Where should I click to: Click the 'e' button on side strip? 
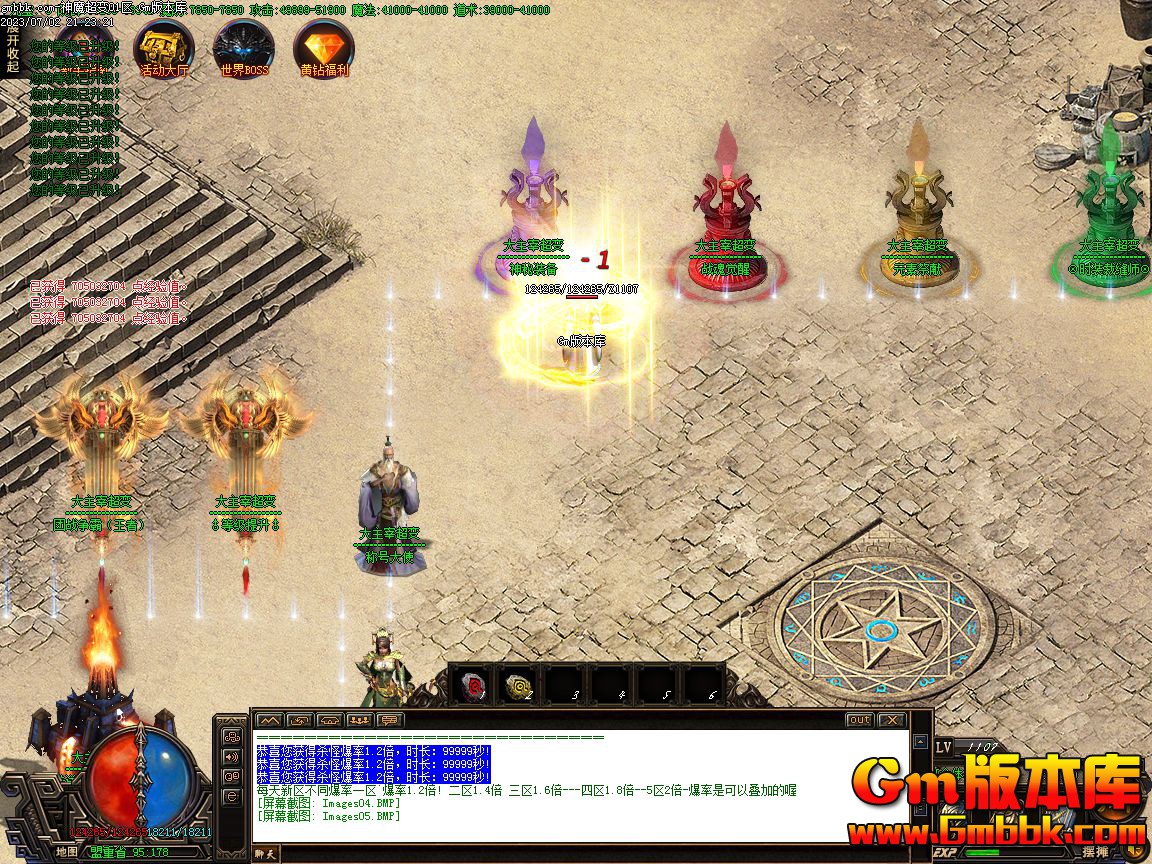coord(232,796)
